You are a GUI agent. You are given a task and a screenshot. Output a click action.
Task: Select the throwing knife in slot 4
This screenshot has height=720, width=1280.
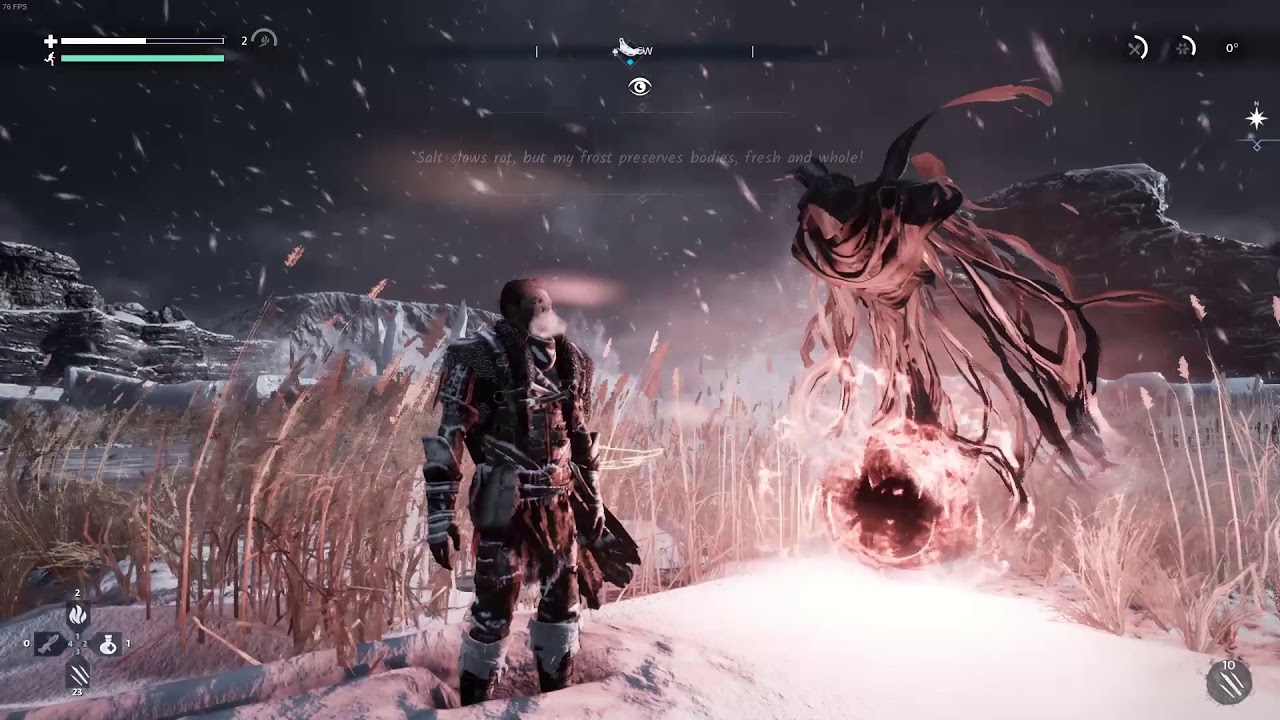pyautogui.click(x=48, y=644)
